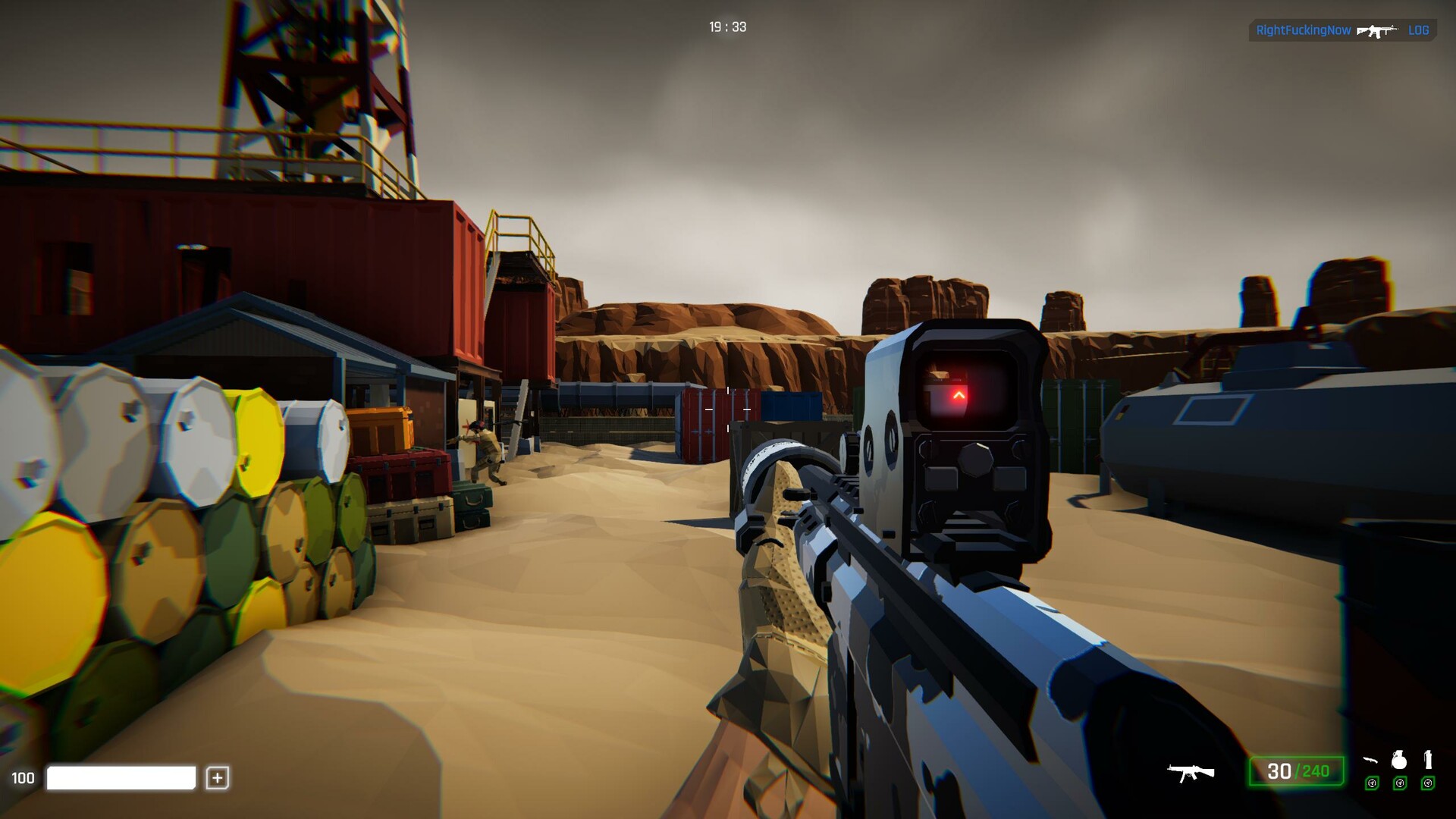Screen dimensions: 1456x819
Task: Select the throw badge under the flashbang
Action: [x=1428, y=783]
